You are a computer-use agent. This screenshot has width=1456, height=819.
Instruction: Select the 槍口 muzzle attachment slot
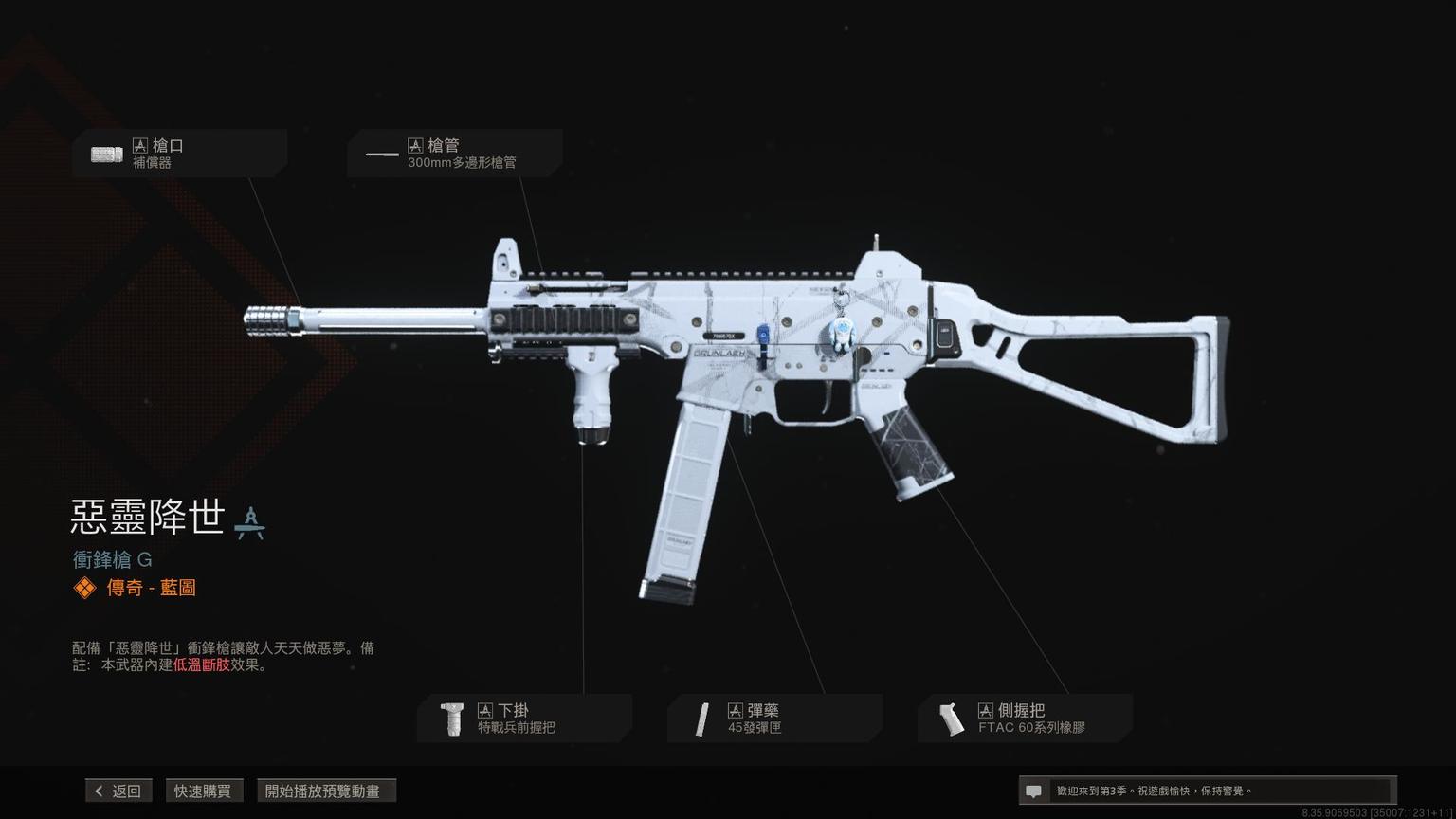tap(179, 154)
